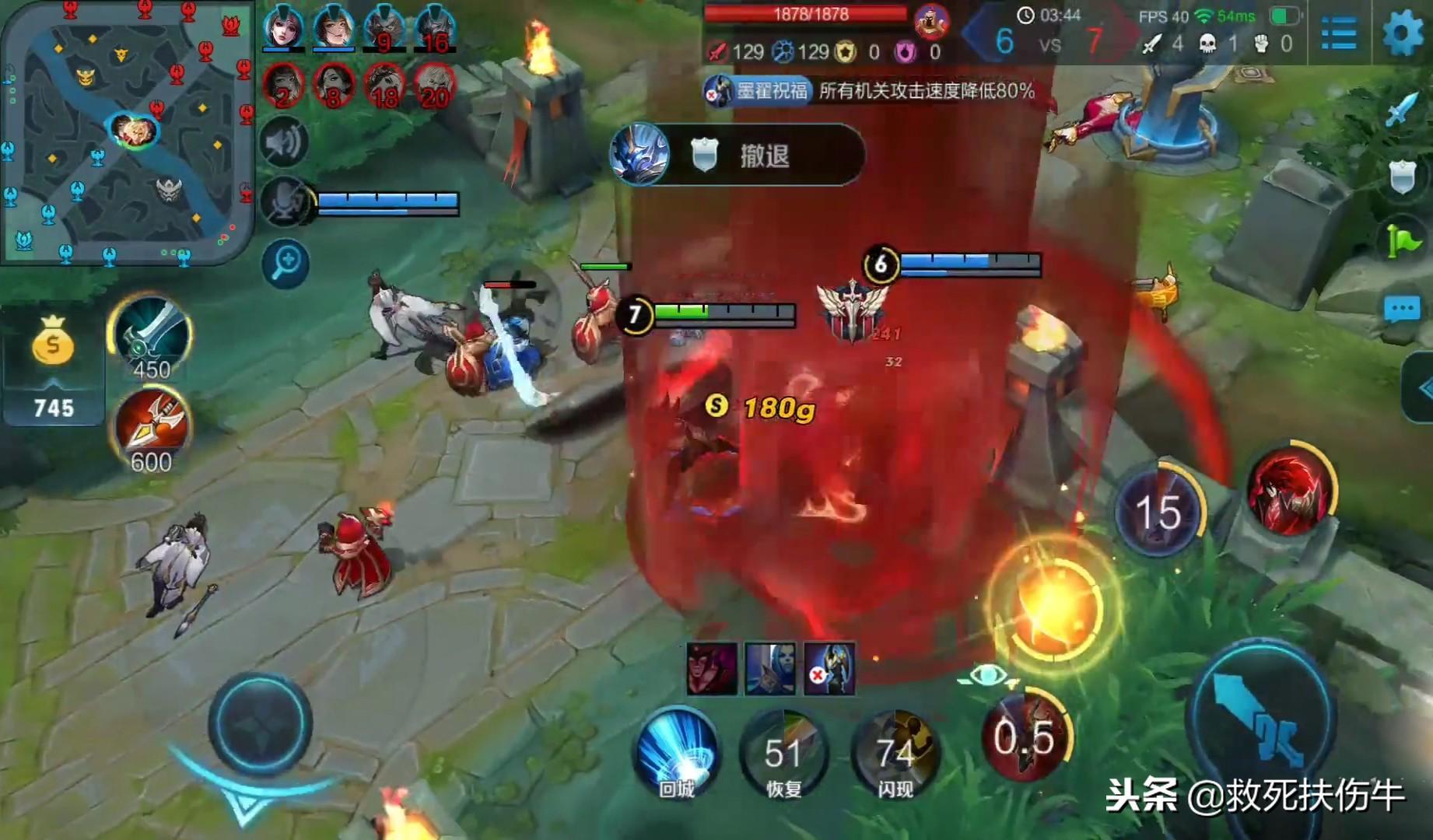Tap the magnifier zoom button
Image resolution: width=1433 pixels, height=840 pixels.
point(286,263)
